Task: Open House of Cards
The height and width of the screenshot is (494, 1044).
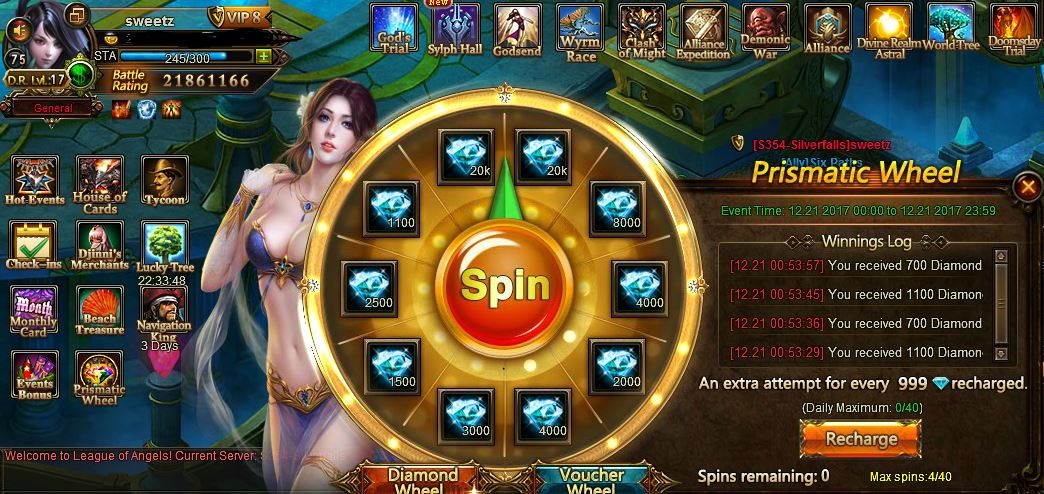Action: point(100,183)
